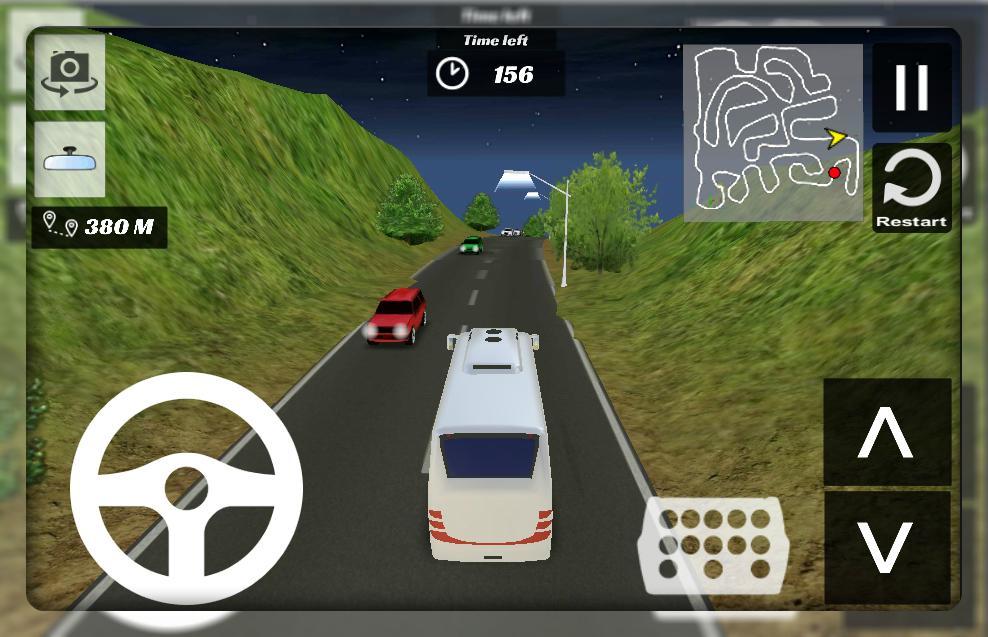Pause the game

point(911,88)
